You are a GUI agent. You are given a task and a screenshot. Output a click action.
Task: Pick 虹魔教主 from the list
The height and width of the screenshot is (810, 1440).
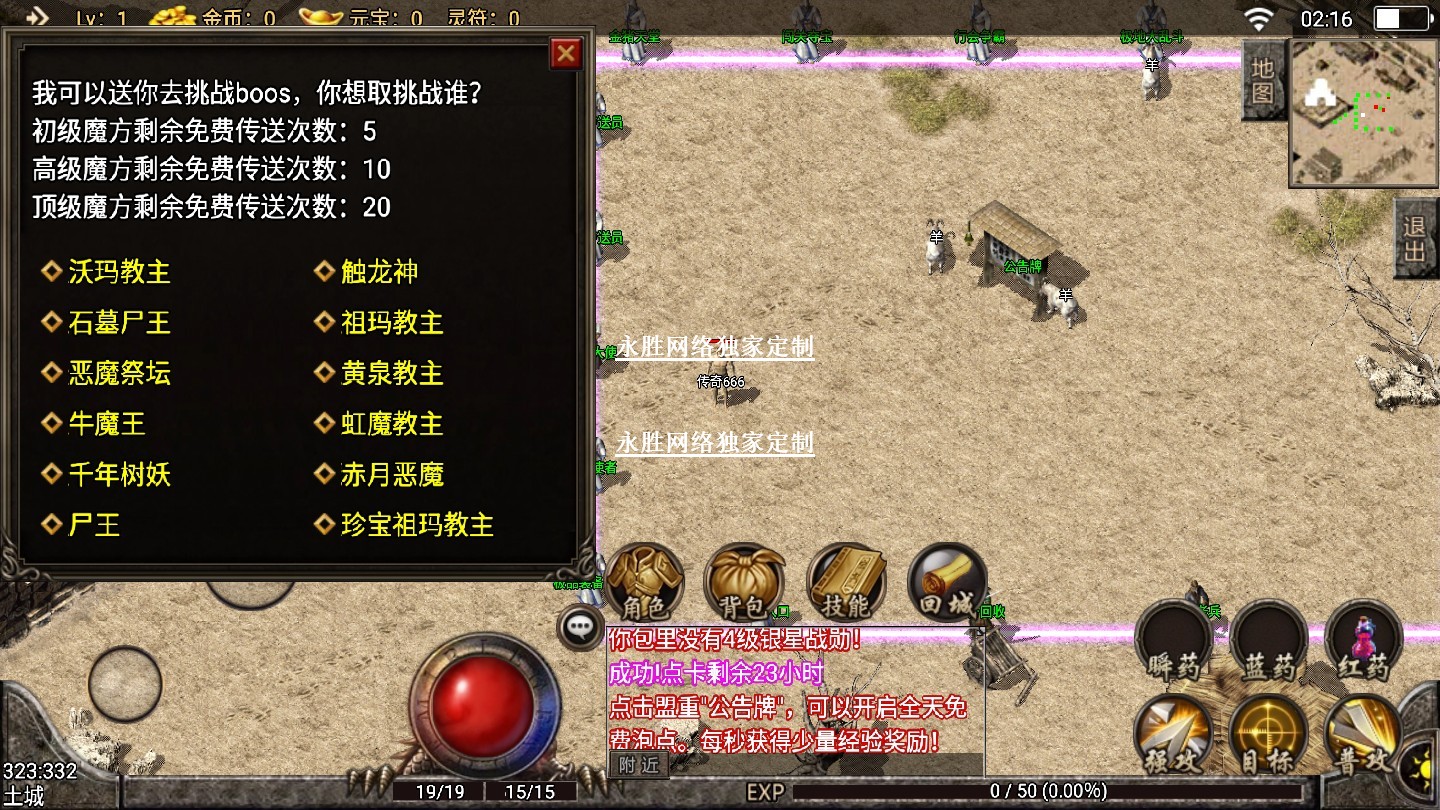pyautogui.click(x=391, y=424)
